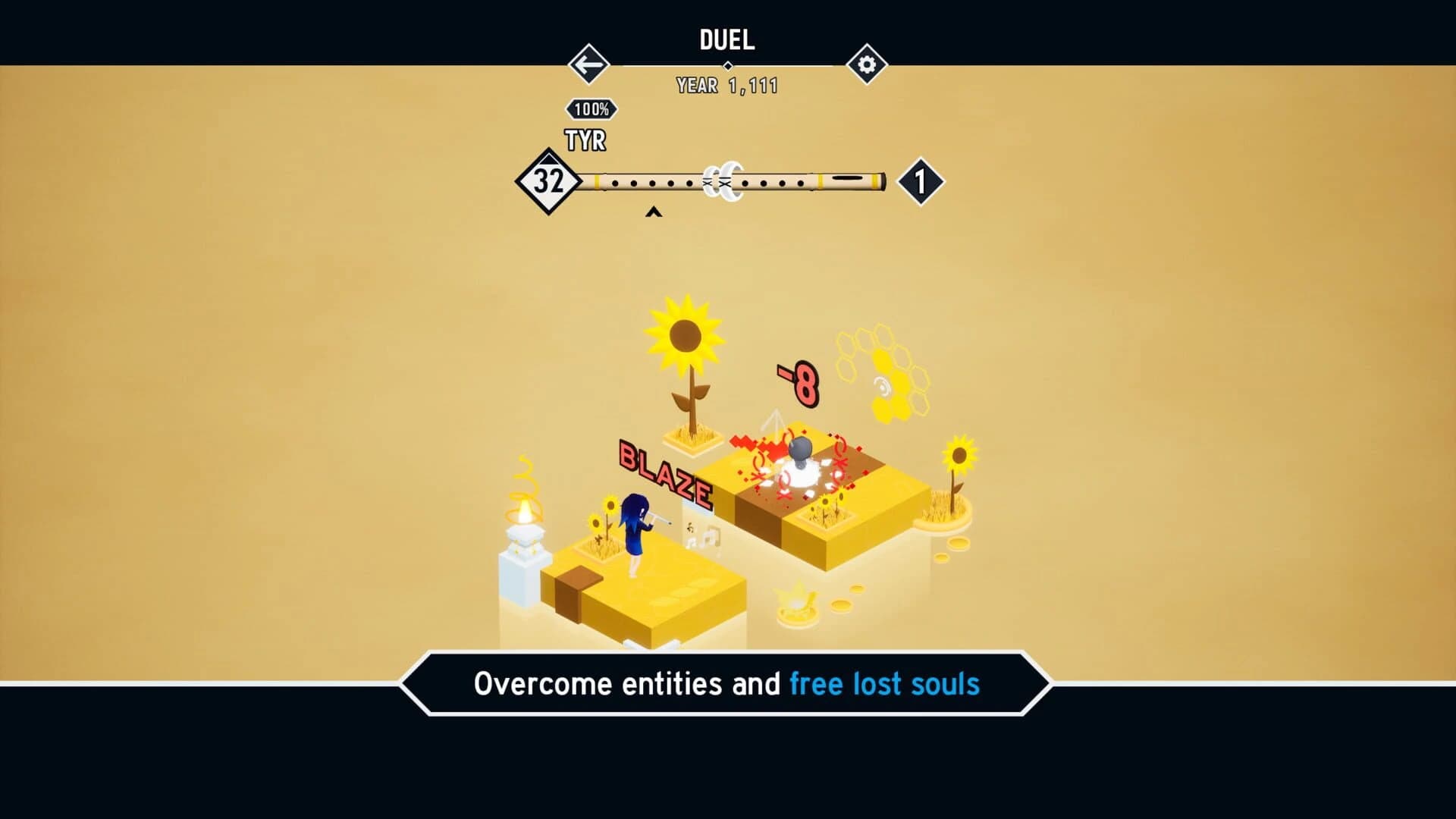The width and height of the screenshot is (1456, 819).
Task: Click the TYR 100% badge icon
Action: click(591, 110)
